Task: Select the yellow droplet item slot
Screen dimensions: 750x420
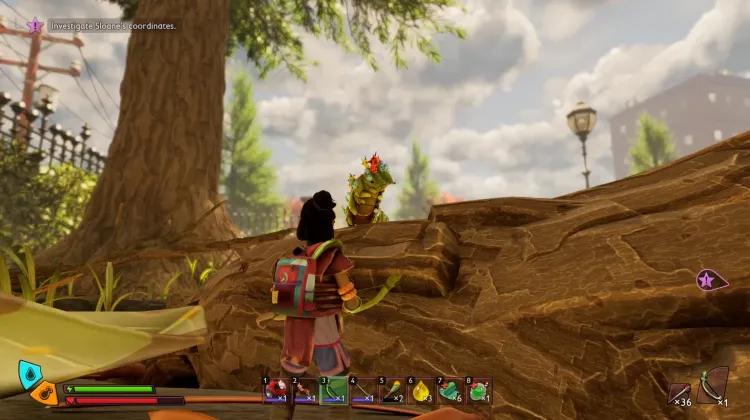Action: [421, 390]
